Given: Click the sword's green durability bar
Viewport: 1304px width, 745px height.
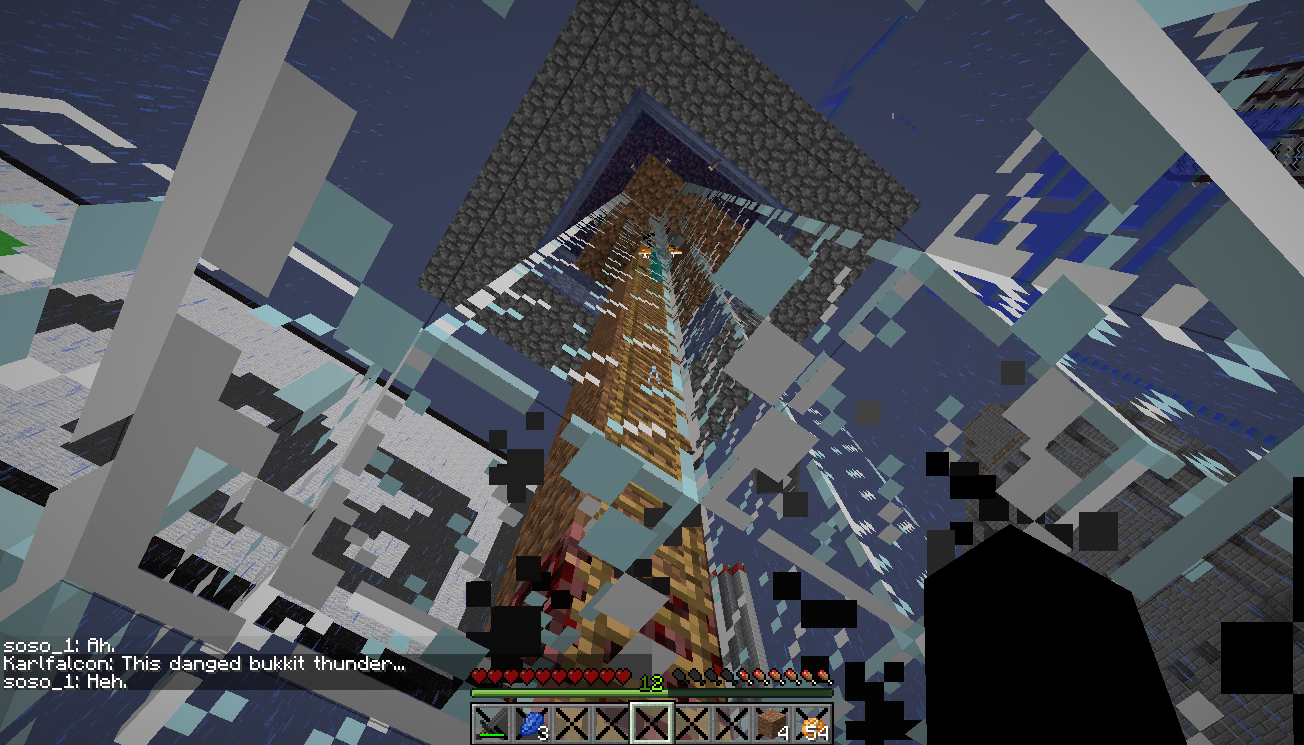Looking at the screenshot, I should click(x=491, y=735).
